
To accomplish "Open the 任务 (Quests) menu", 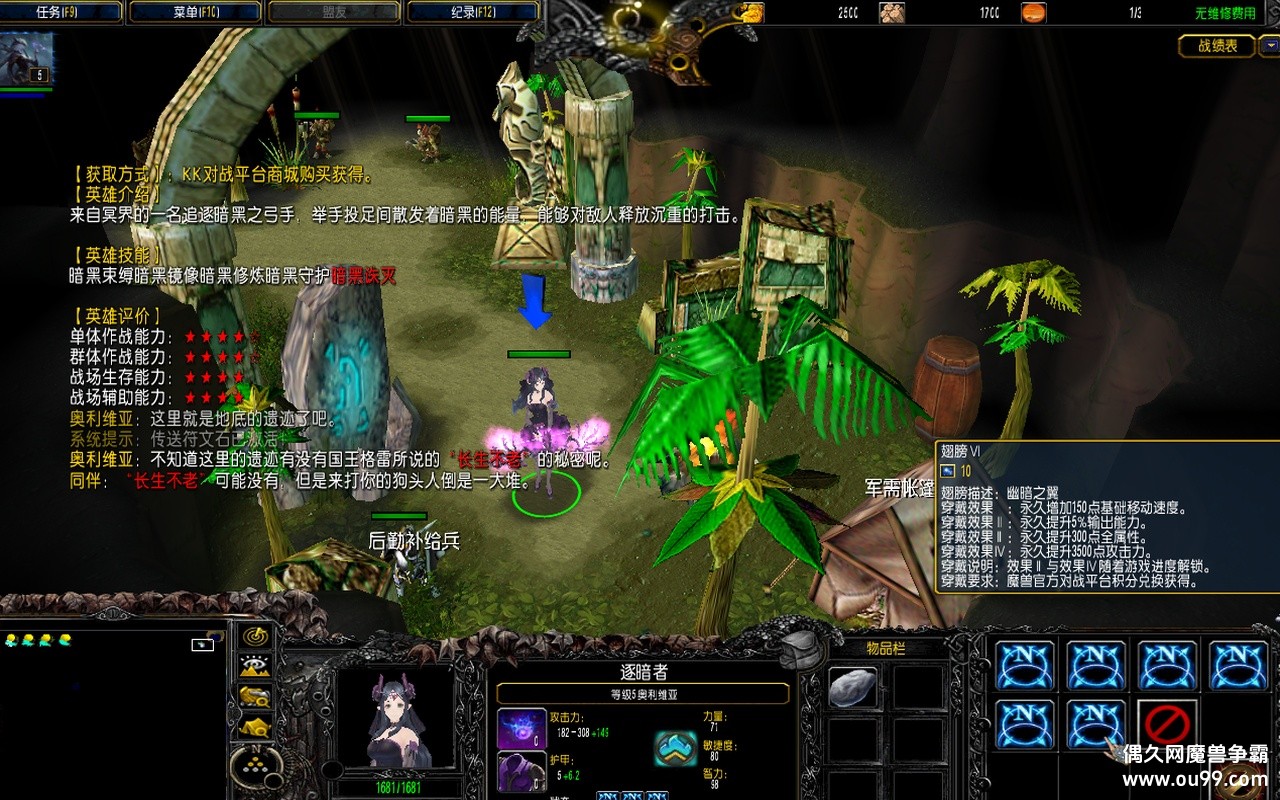I will coord(62,12).
